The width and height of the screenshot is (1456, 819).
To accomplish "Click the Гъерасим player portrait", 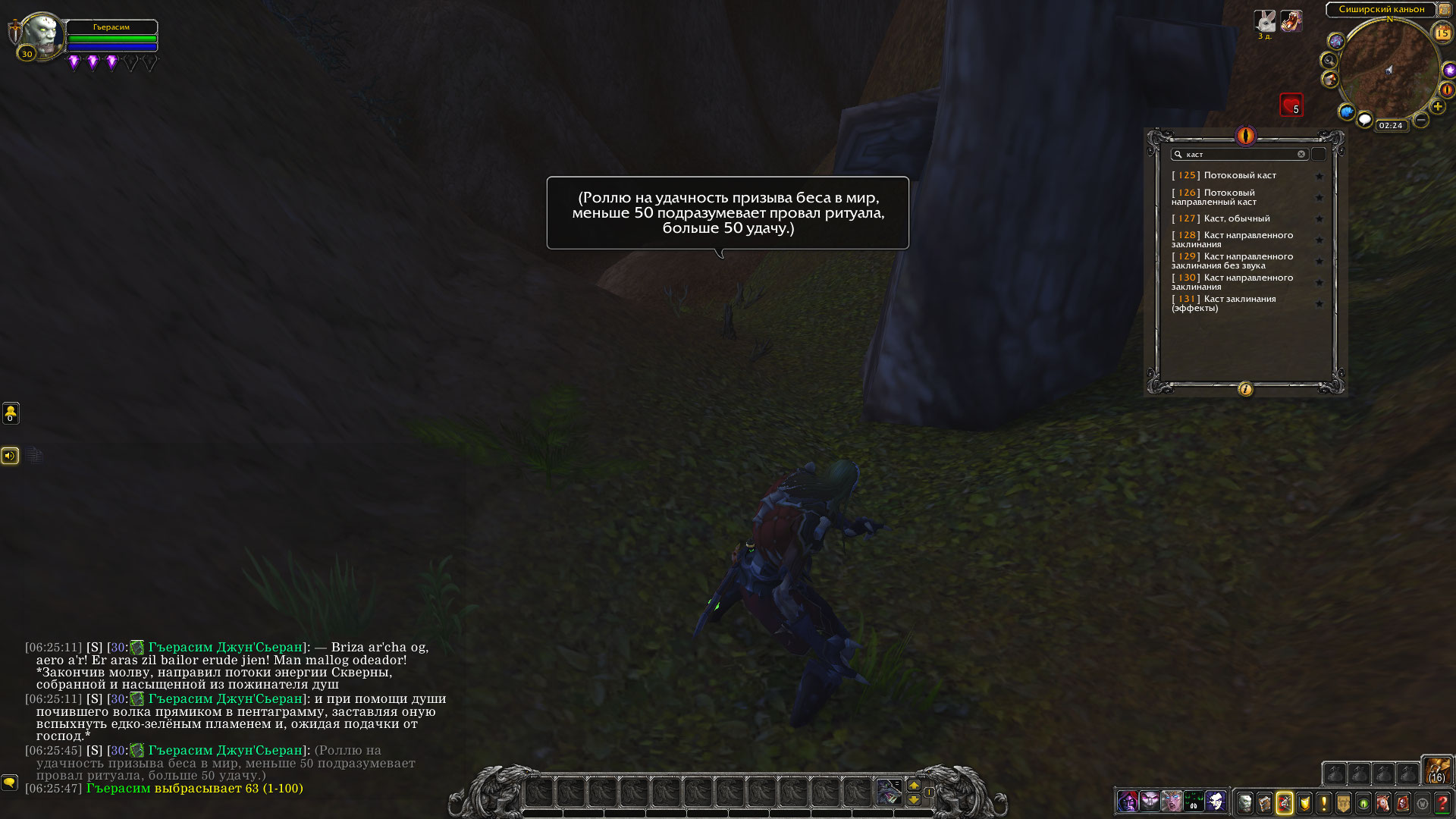I will [x=42, y=34].
